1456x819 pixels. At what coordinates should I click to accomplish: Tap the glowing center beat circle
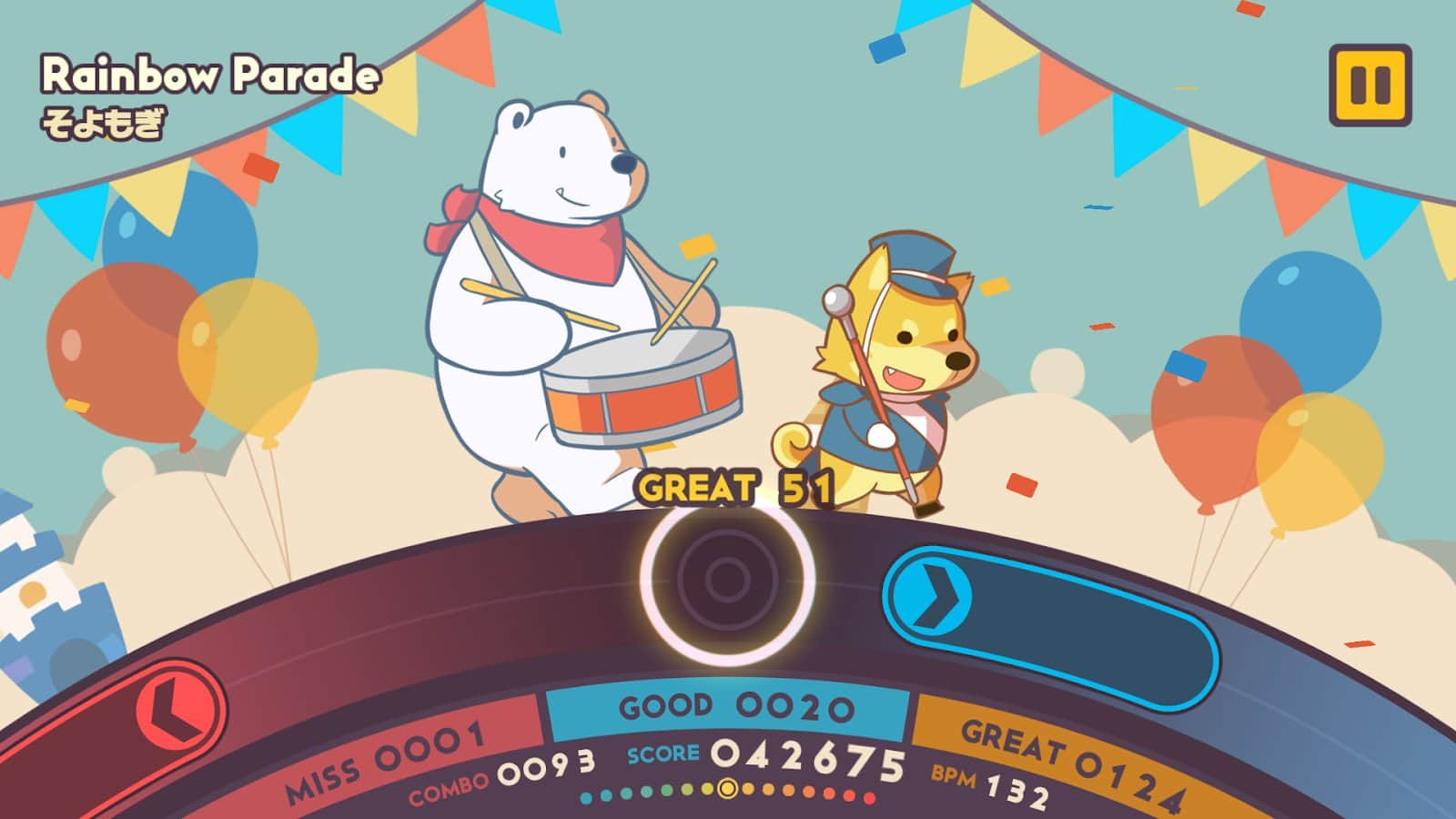(x=727, y=579)
